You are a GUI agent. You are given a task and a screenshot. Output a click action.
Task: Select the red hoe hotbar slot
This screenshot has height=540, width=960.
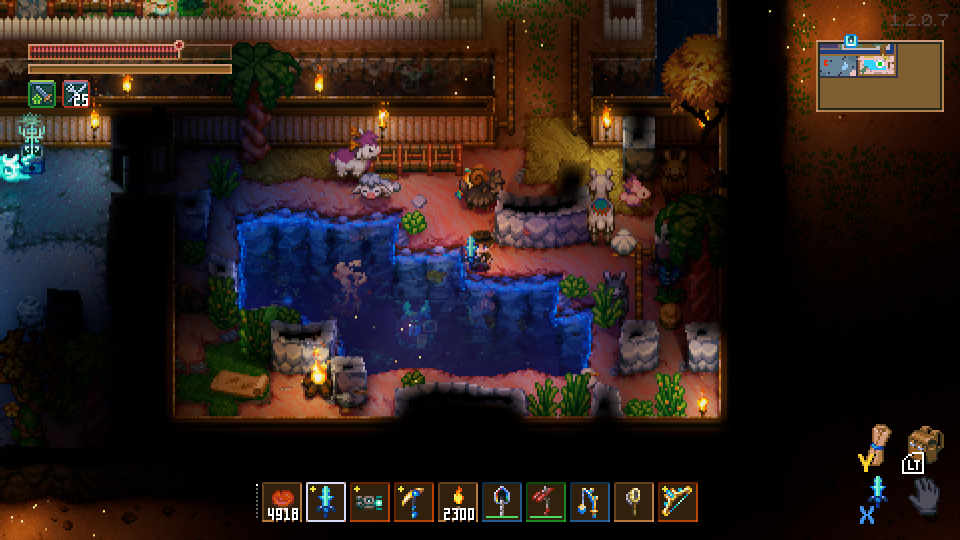(546, 502)
